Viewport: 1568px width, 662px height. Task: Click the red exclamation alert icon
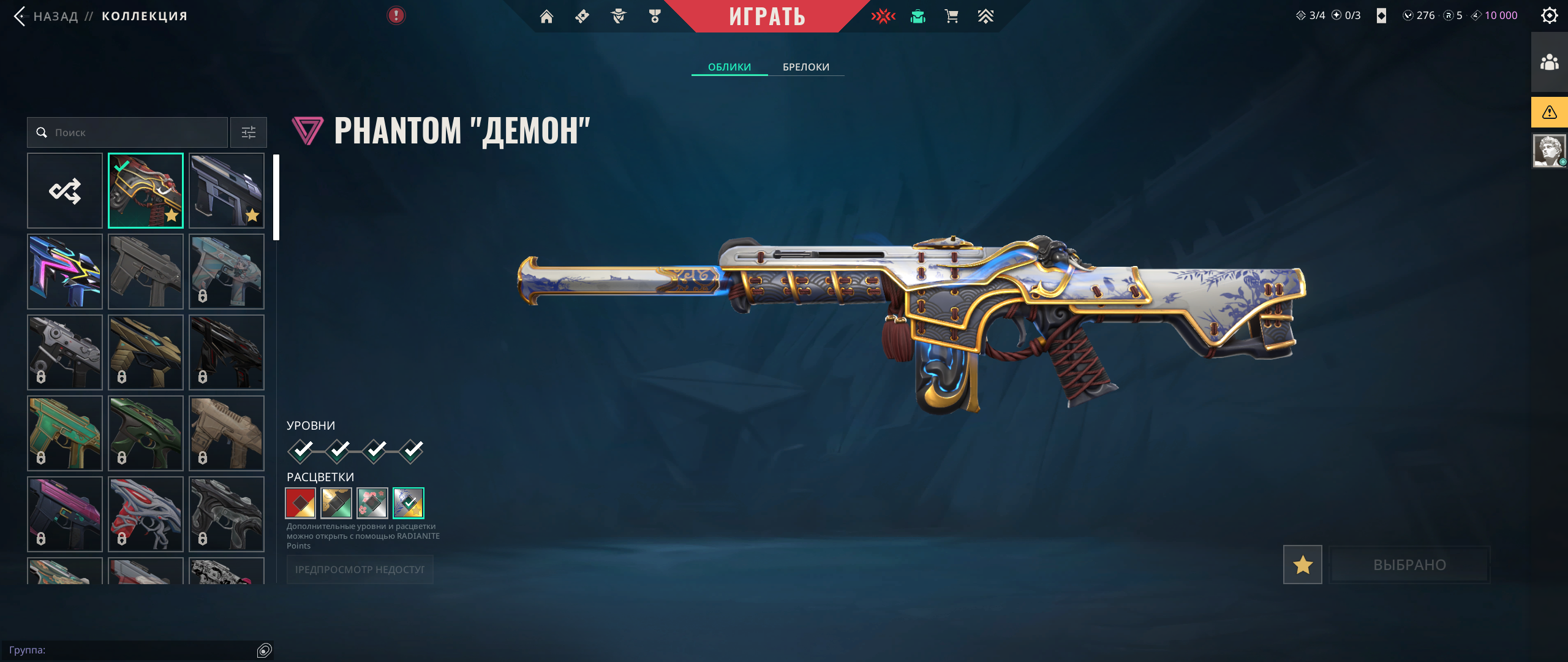[396, 15]
